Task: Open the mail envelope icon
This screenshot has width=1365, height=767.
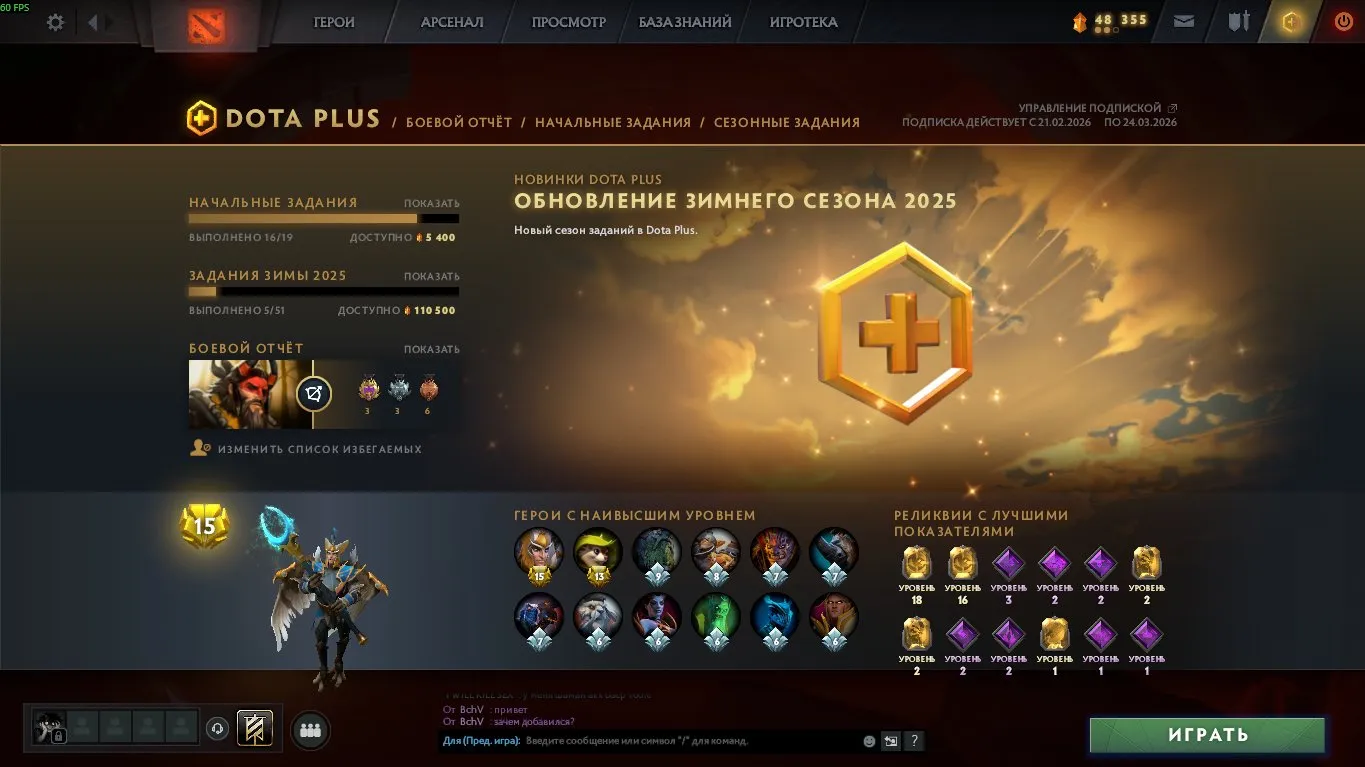Action: 1184,21
